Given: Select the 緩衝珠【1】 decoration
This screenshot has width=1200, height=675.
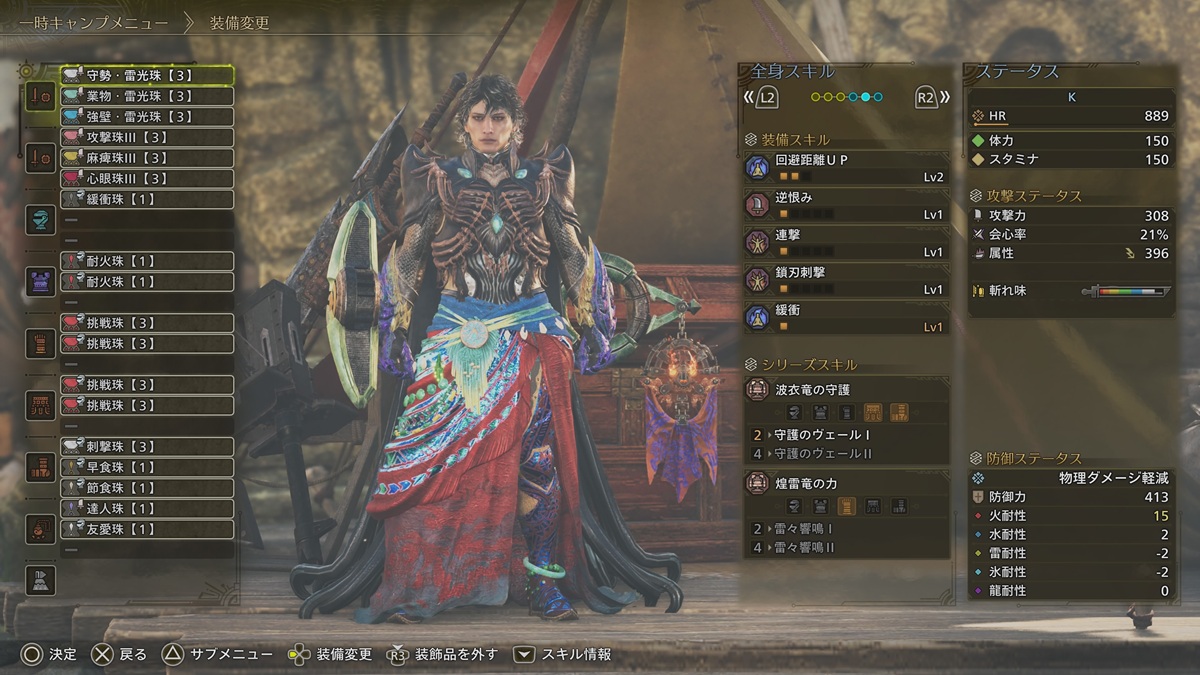Looking at the screenshot, I should tap(147, 199).
